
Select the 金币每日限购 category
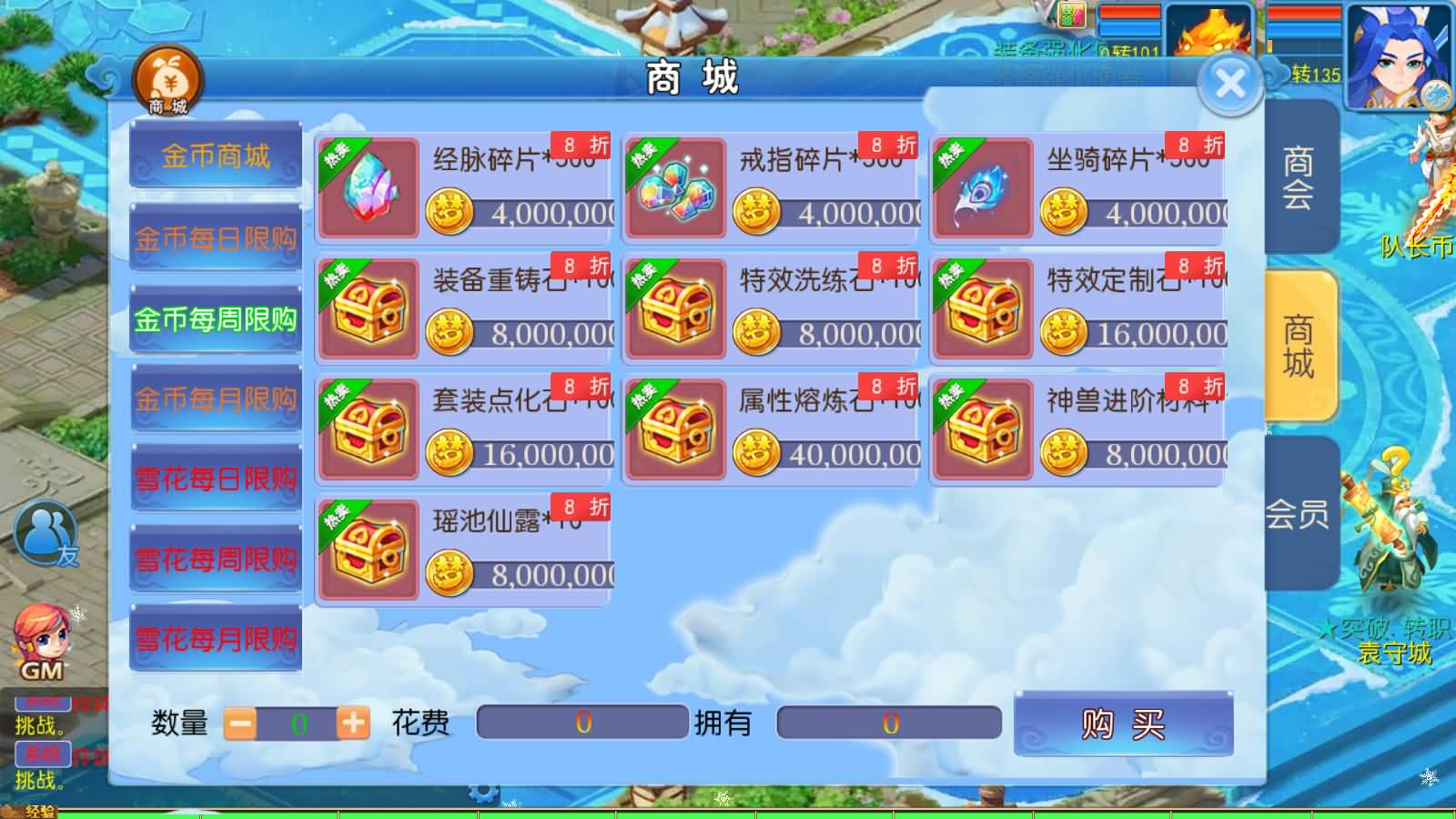[215, 238]
